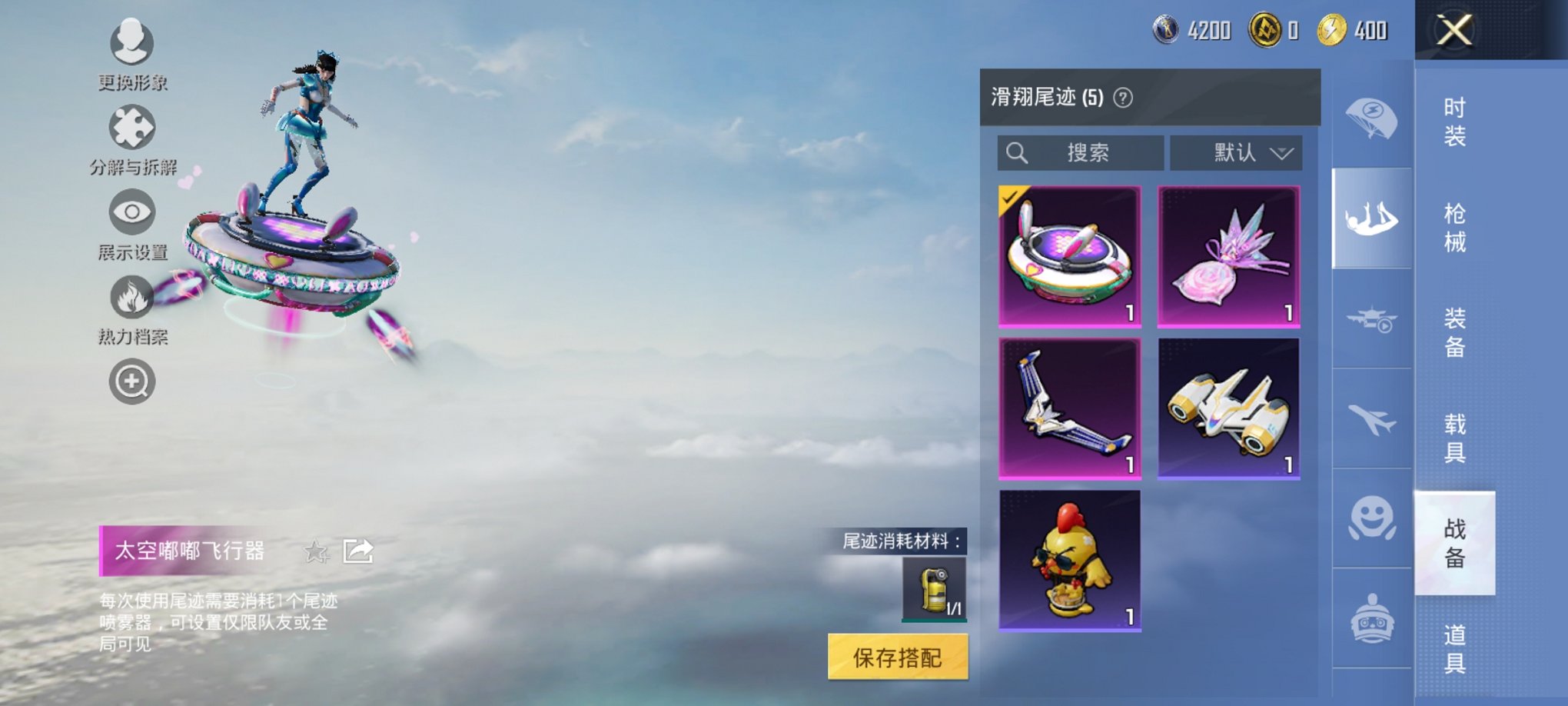Click the magnifier zoom icon on left sidebar
The image size is (1568, 706).
point(131,381)
